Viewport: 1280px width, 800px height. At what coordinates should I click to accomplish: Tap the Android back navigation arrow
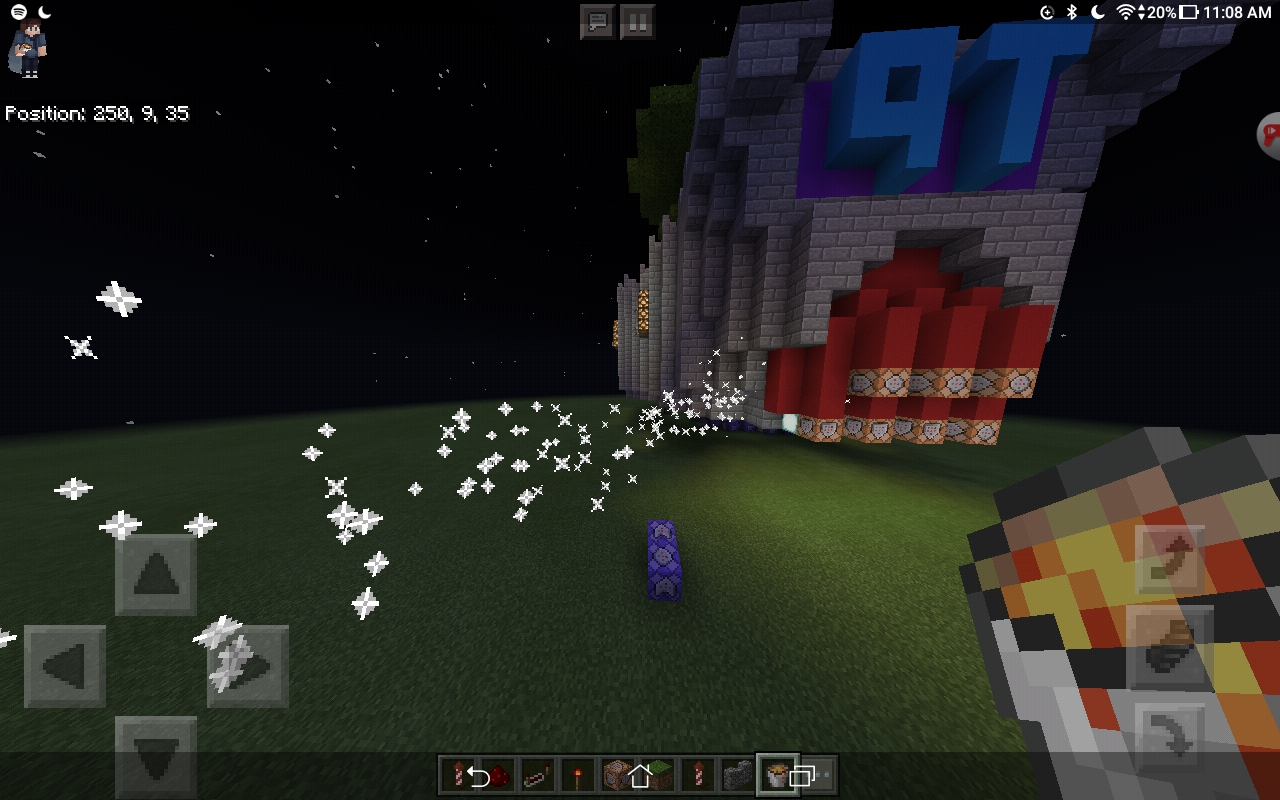(478, 776)
